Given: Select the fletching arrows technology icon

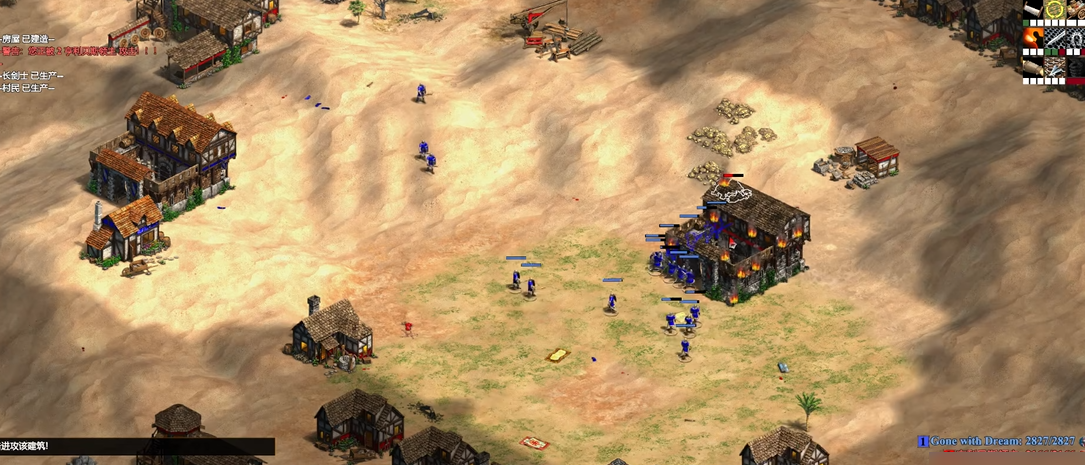Looking at the screenshot, I should pyautogui.click(x=1055, y=67).
